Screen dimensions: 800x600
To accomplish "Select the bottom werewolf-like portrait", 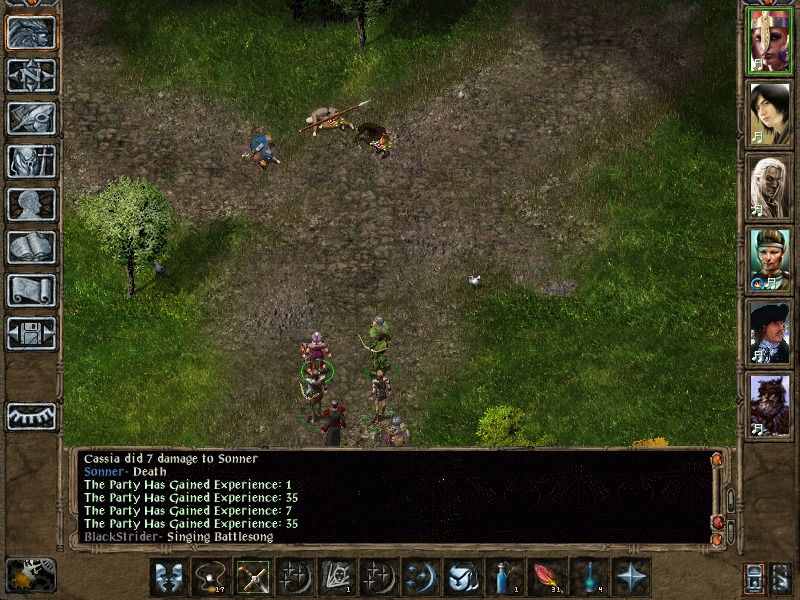I will 770,404.
